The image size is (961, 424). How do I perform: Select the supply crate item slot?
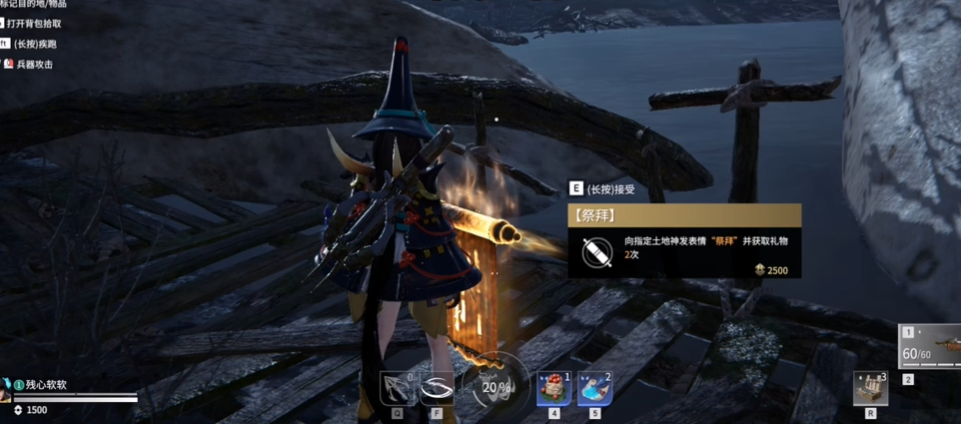coord(870,388)
